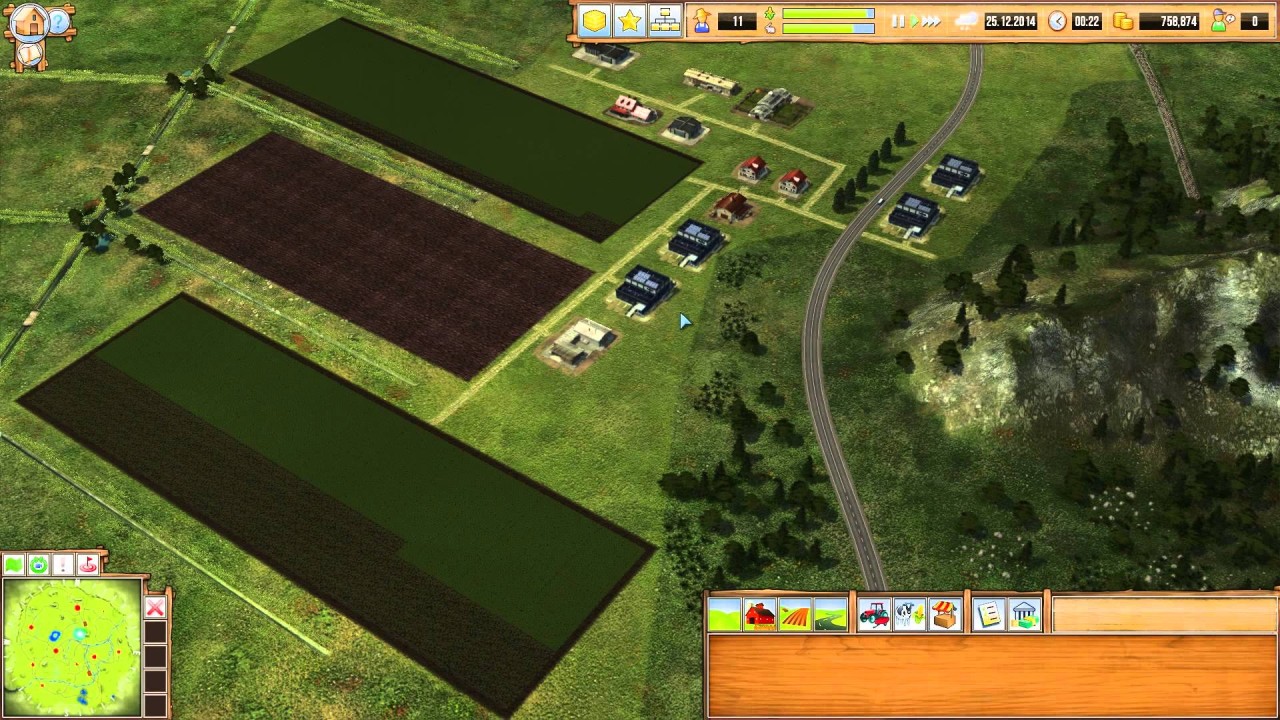
Task: Activate fast-forward game speed
Action: (932, 21)
